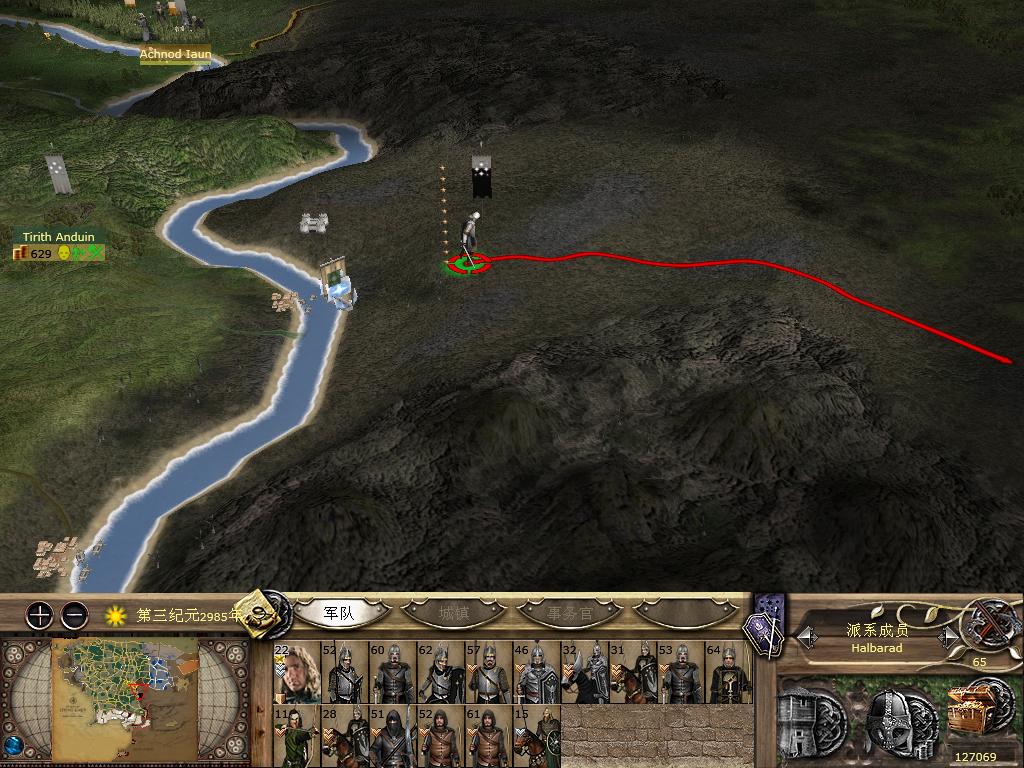Screen dimensions: 1024x768
Task: Select the dark cavalry unit card numbered 32
Action: [x=584, y=673]
